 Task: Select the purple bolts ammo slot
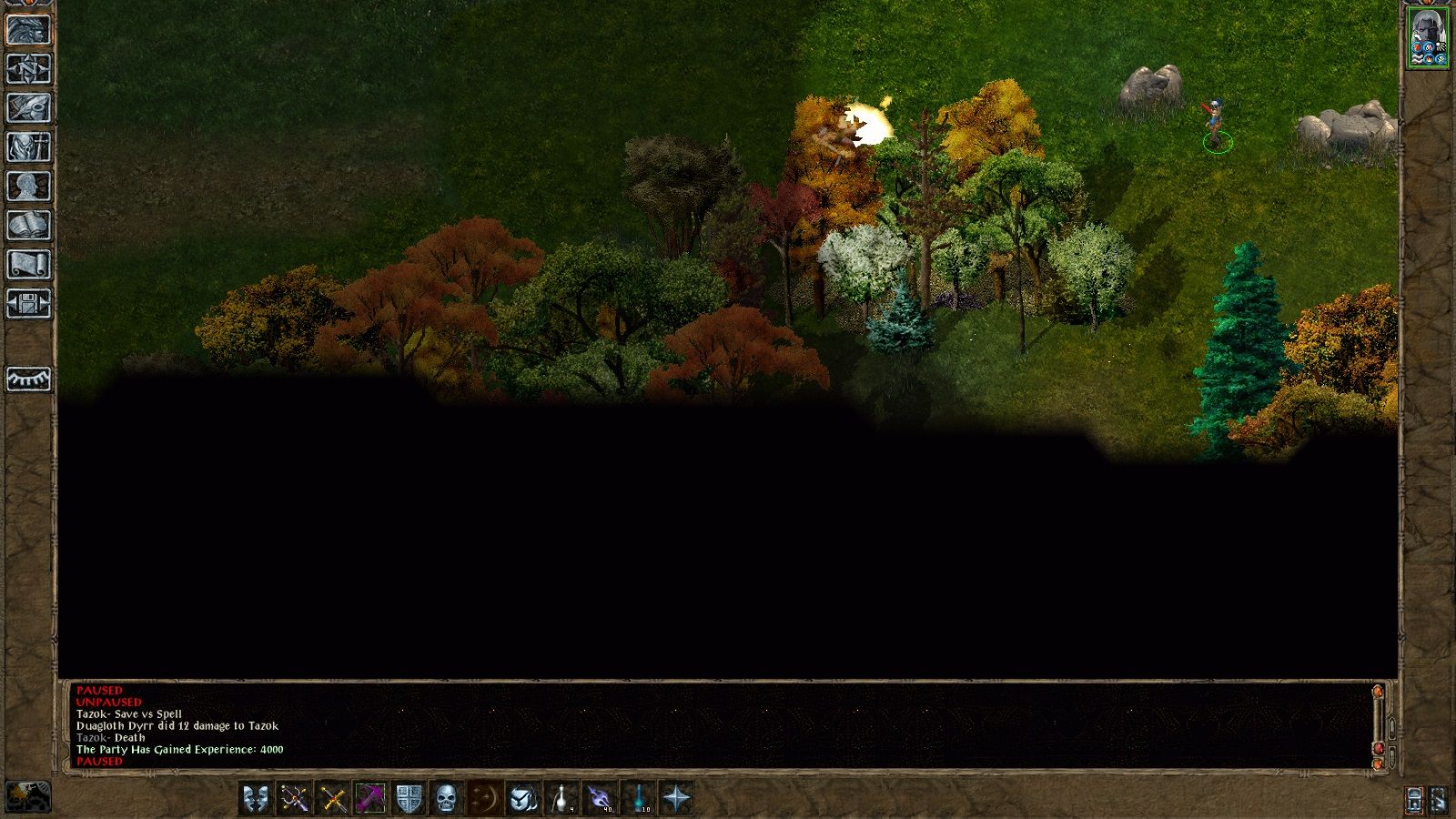pyautogui.click(x=600, y=799)
